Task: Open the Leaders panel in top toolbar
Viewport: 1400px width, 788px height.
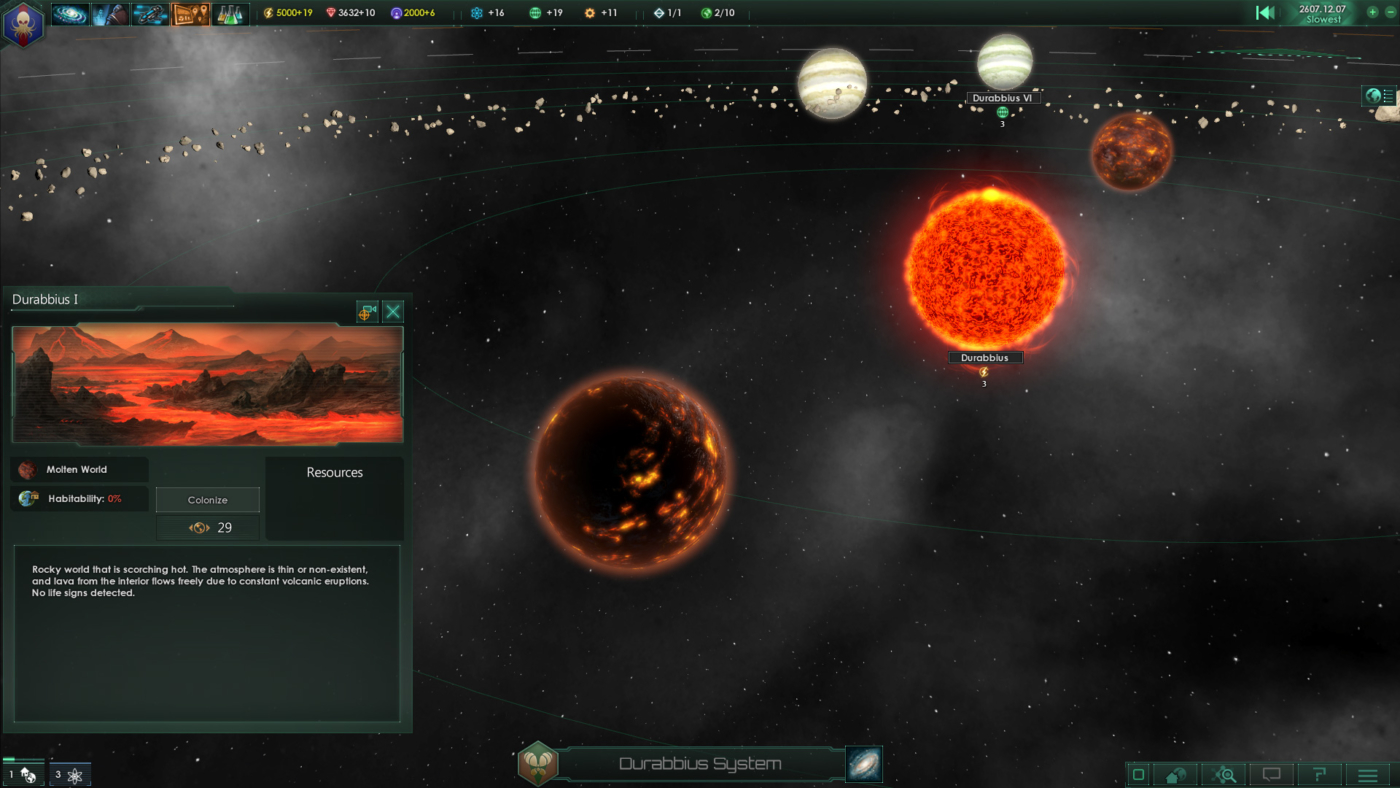Action: point(110,13)
